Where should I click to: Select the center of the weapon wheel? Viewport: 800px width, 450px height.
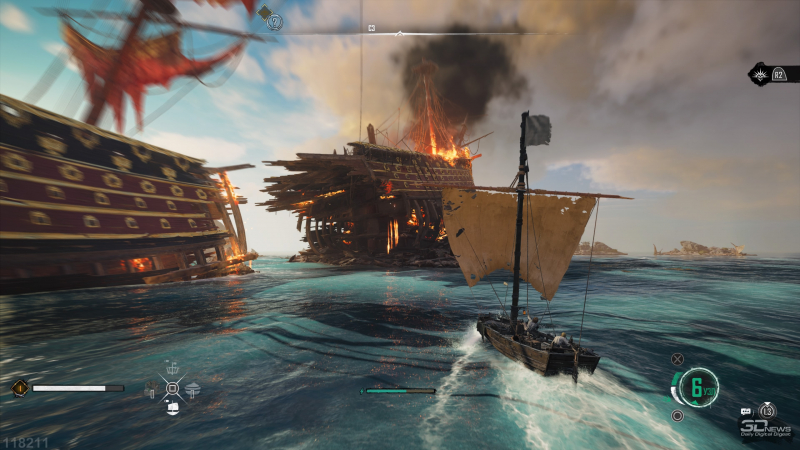(x=172, y=388)
